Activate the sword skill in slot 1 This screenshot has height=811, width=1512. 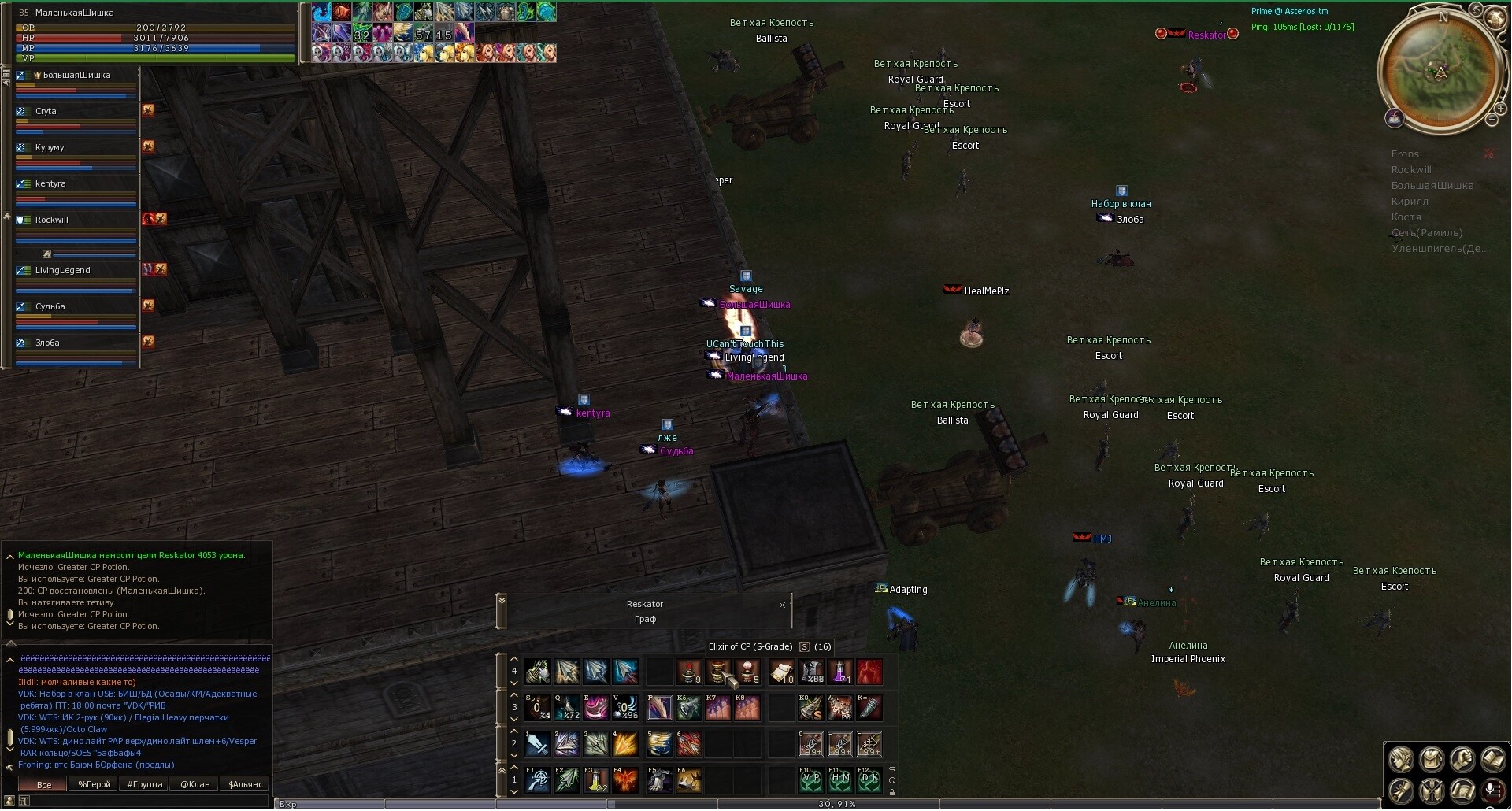coord(538,744)
